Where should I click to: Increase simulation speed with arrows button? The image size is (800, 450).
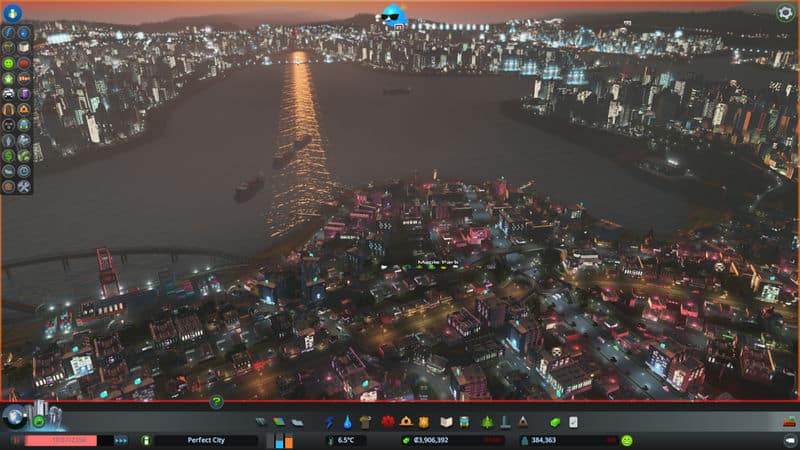[121, 440]
